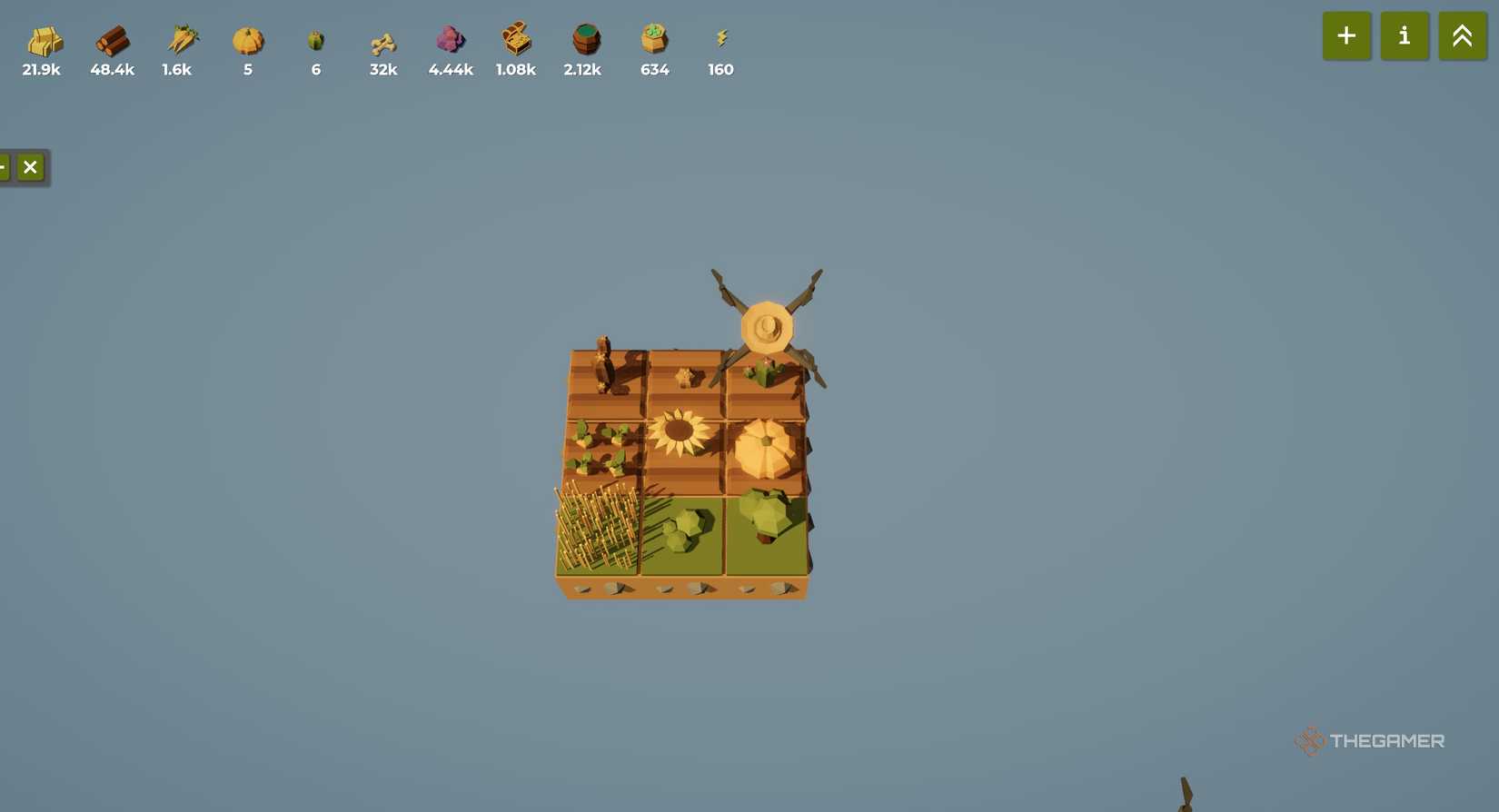
Task: Select the bones resource icon
Action: (x=382, y=41)
